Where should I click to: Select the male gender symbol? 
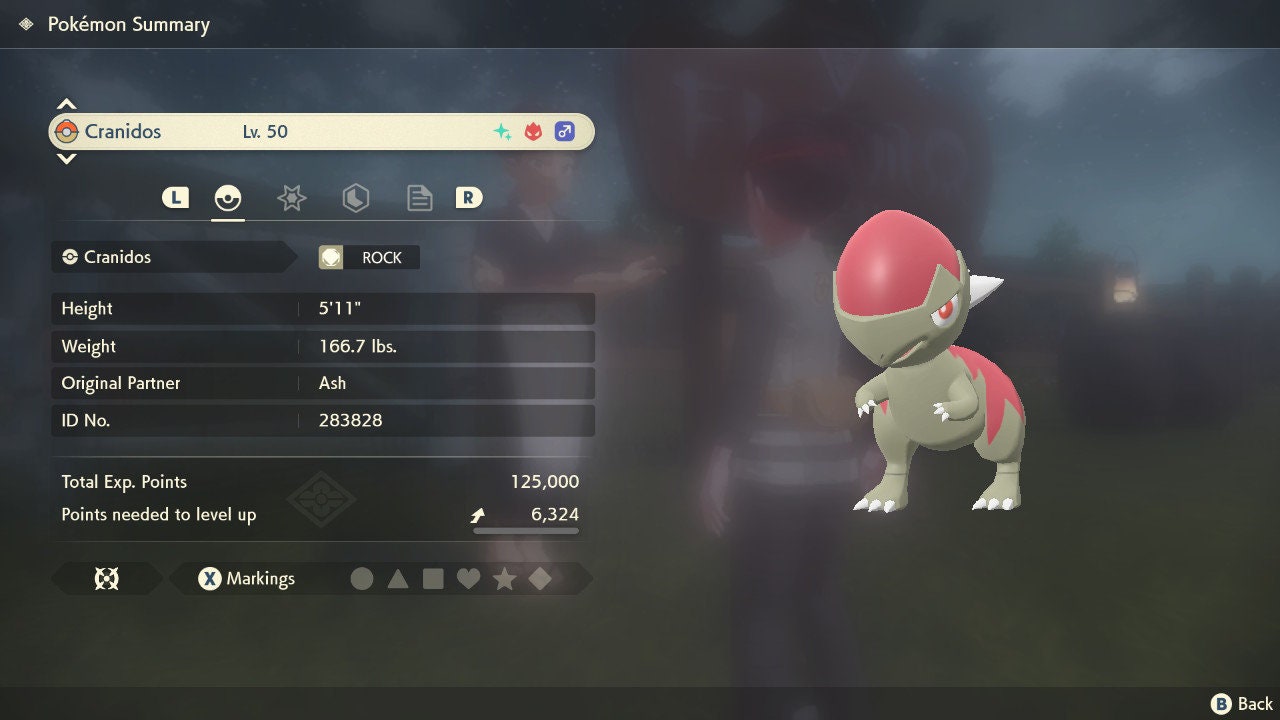pos(564,131)
